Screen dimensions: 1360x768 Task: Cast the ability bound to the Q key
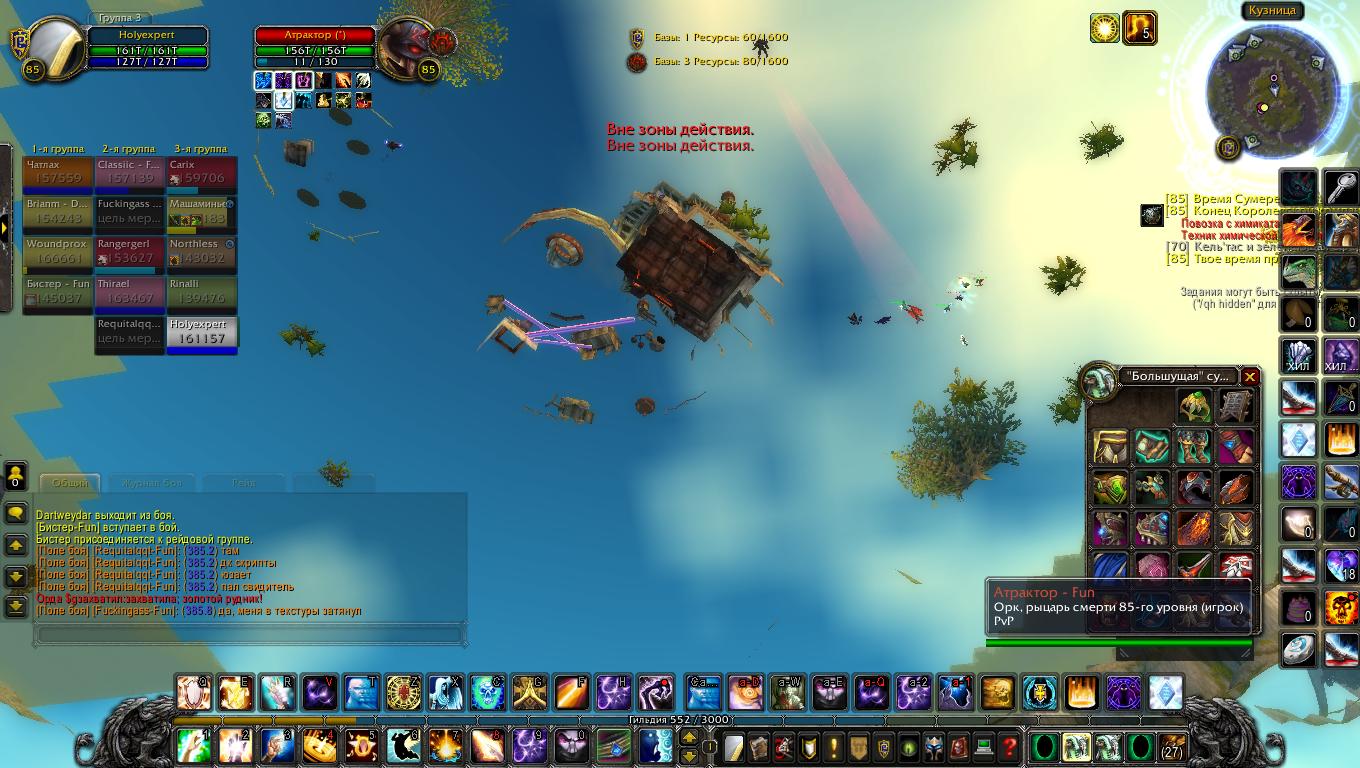[193, 692]
